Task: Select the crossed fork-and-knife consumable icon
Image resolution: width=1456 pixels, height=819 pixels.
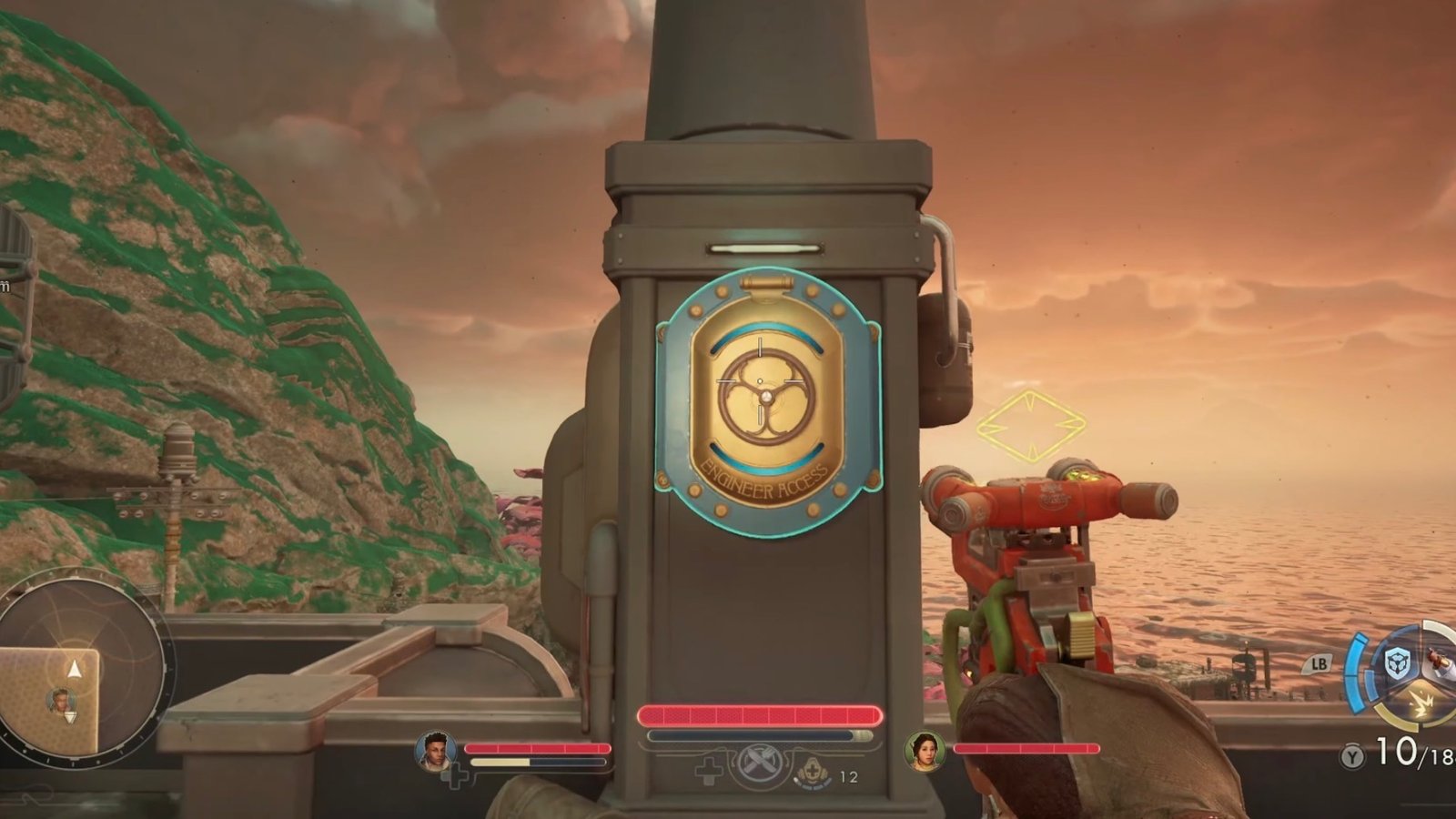Action: tap(759, 763)
